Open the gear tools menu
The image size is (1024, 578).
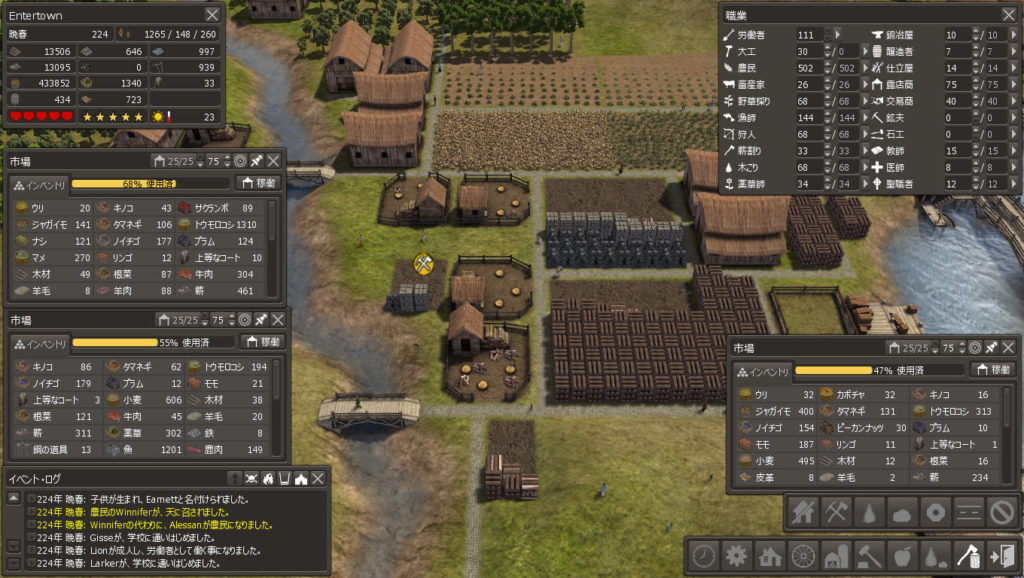(738, 555)
